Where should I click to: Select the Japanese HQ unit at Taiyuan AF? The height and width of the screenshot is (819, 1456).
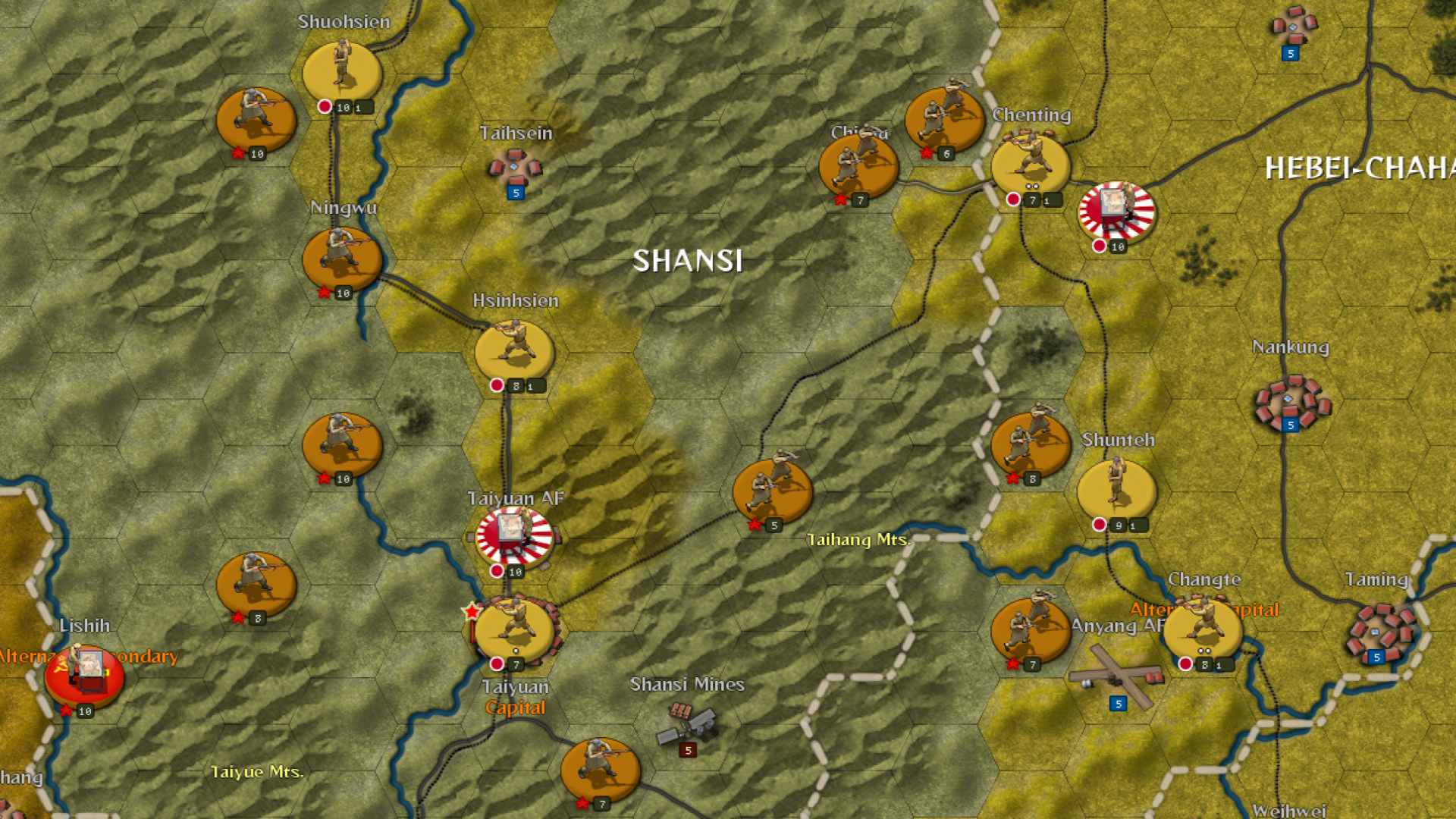point(513,531)
